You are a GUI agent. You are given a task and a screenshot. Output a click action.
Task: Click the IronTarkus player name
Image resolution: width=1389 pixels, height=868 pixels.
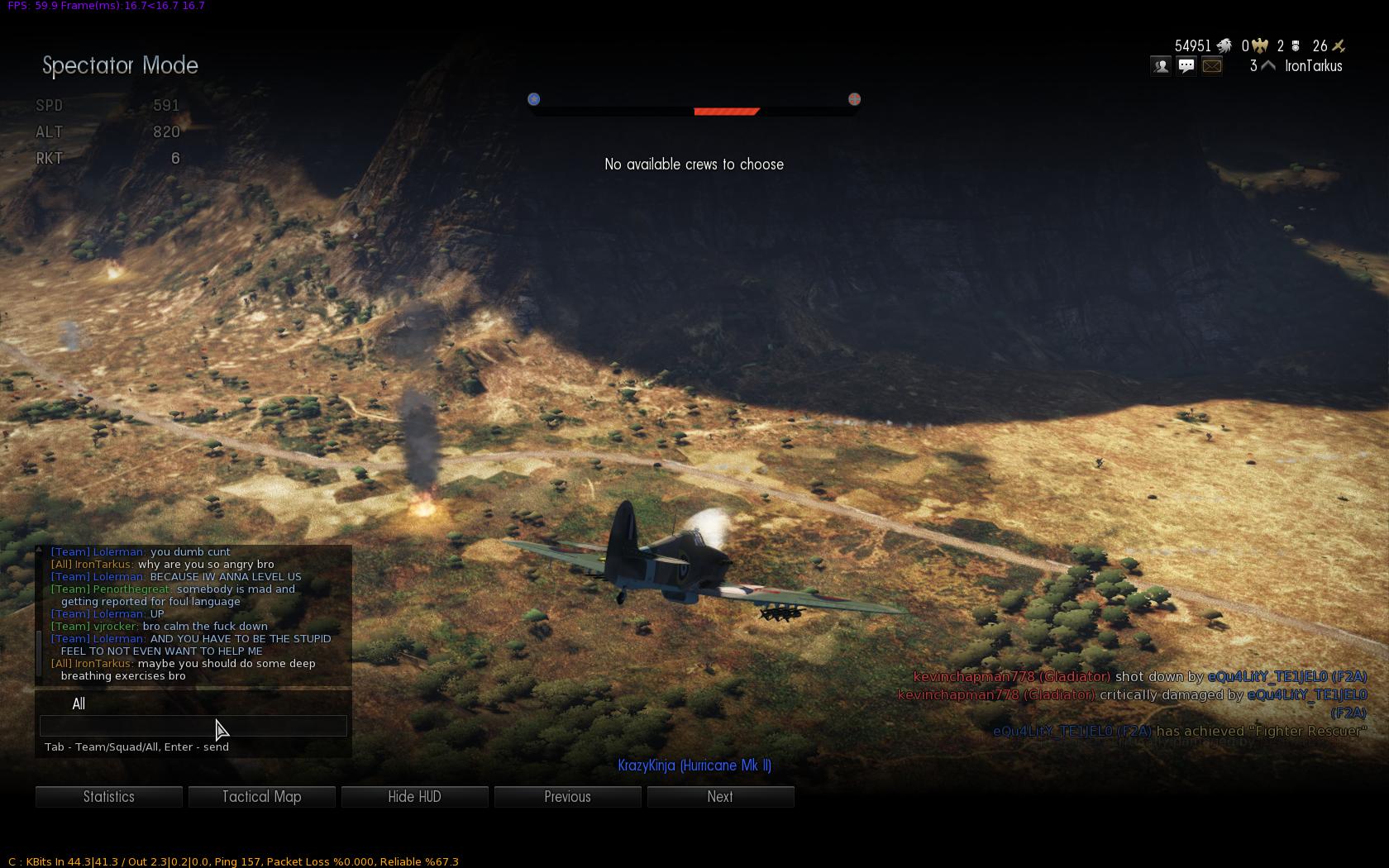tap(1313, 66)
